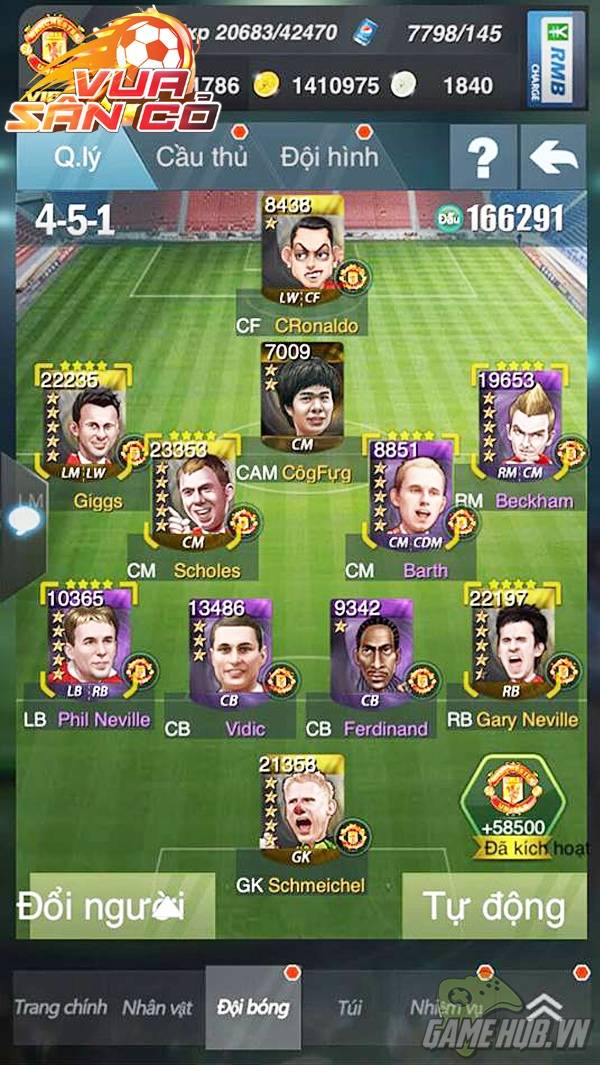Open the Cầu thủ tab
This screenshot has height=1065, width=600.
coord(201,157)
